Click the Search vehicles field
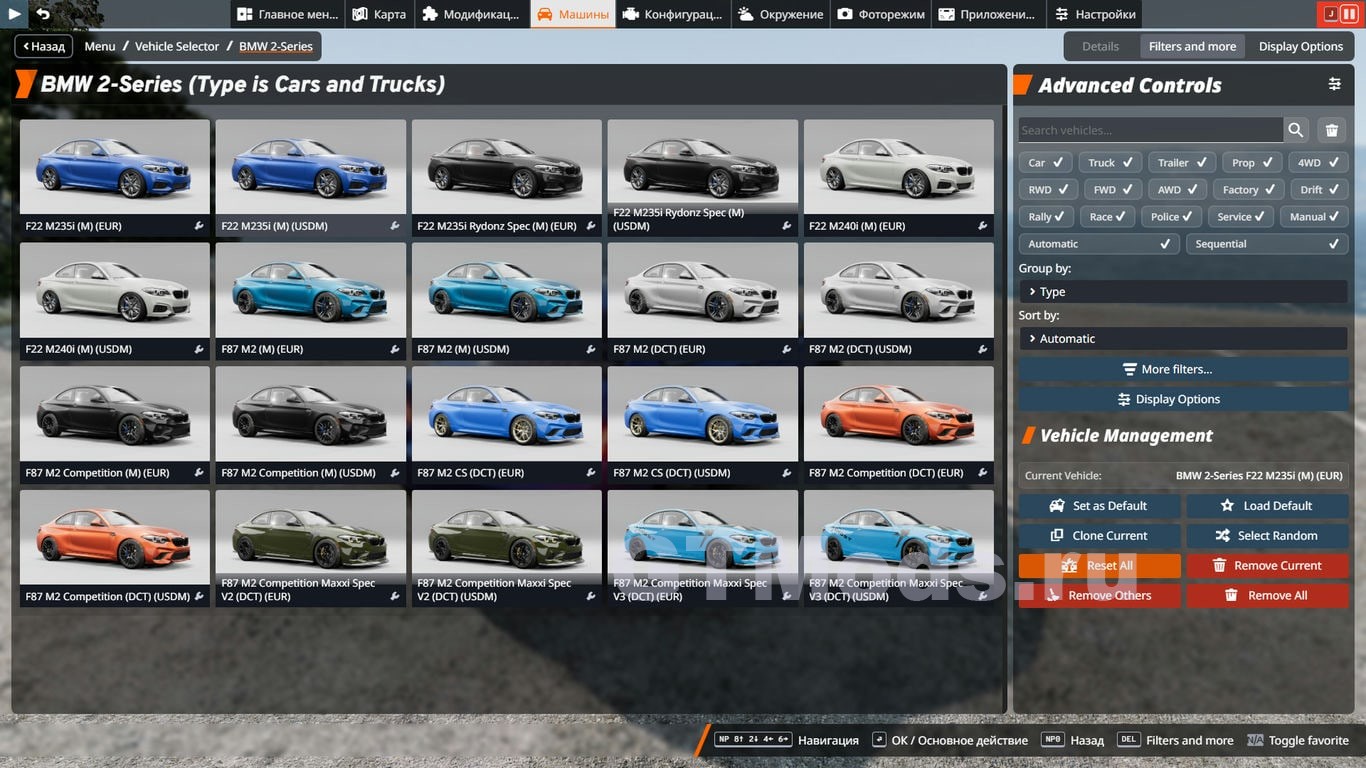 click(x=1150, y=130)
